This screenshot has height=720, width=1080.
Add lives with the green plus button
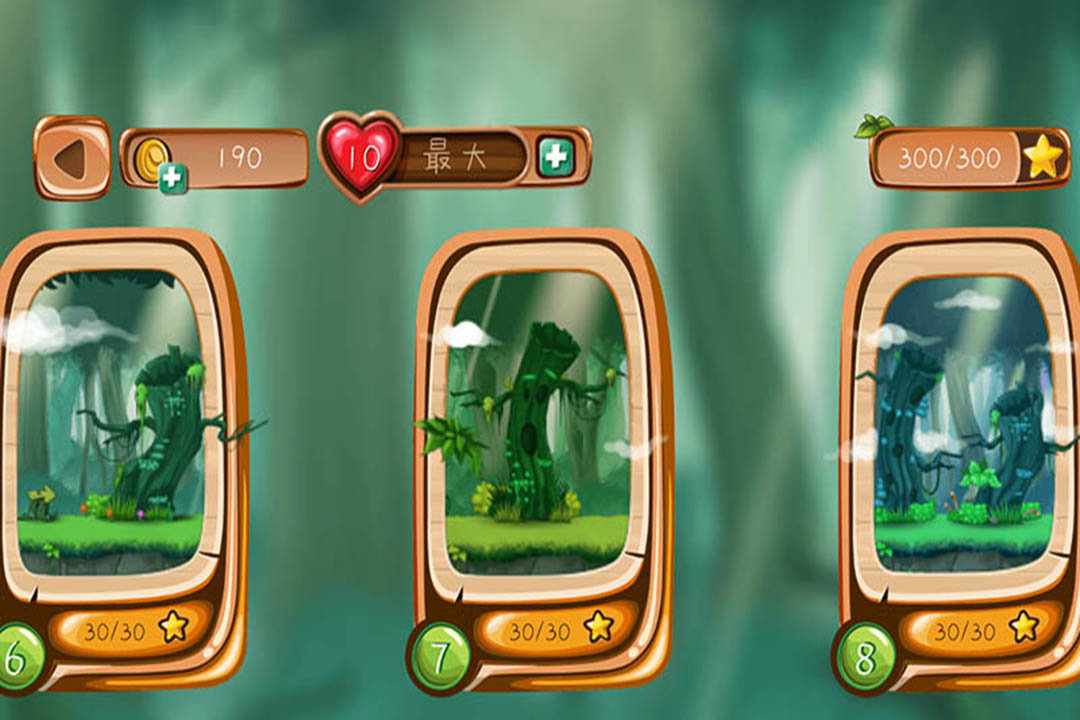pyautogui.click(x=555, y=157)
